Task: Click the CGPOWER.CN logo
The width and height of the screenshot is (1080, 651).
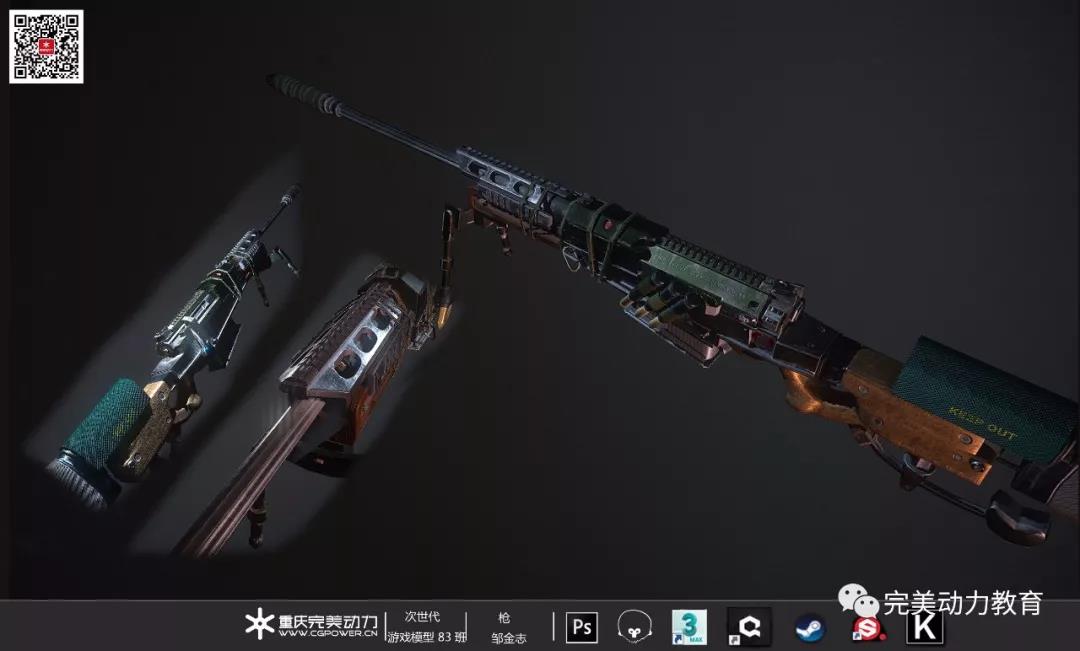Action: 312,625
